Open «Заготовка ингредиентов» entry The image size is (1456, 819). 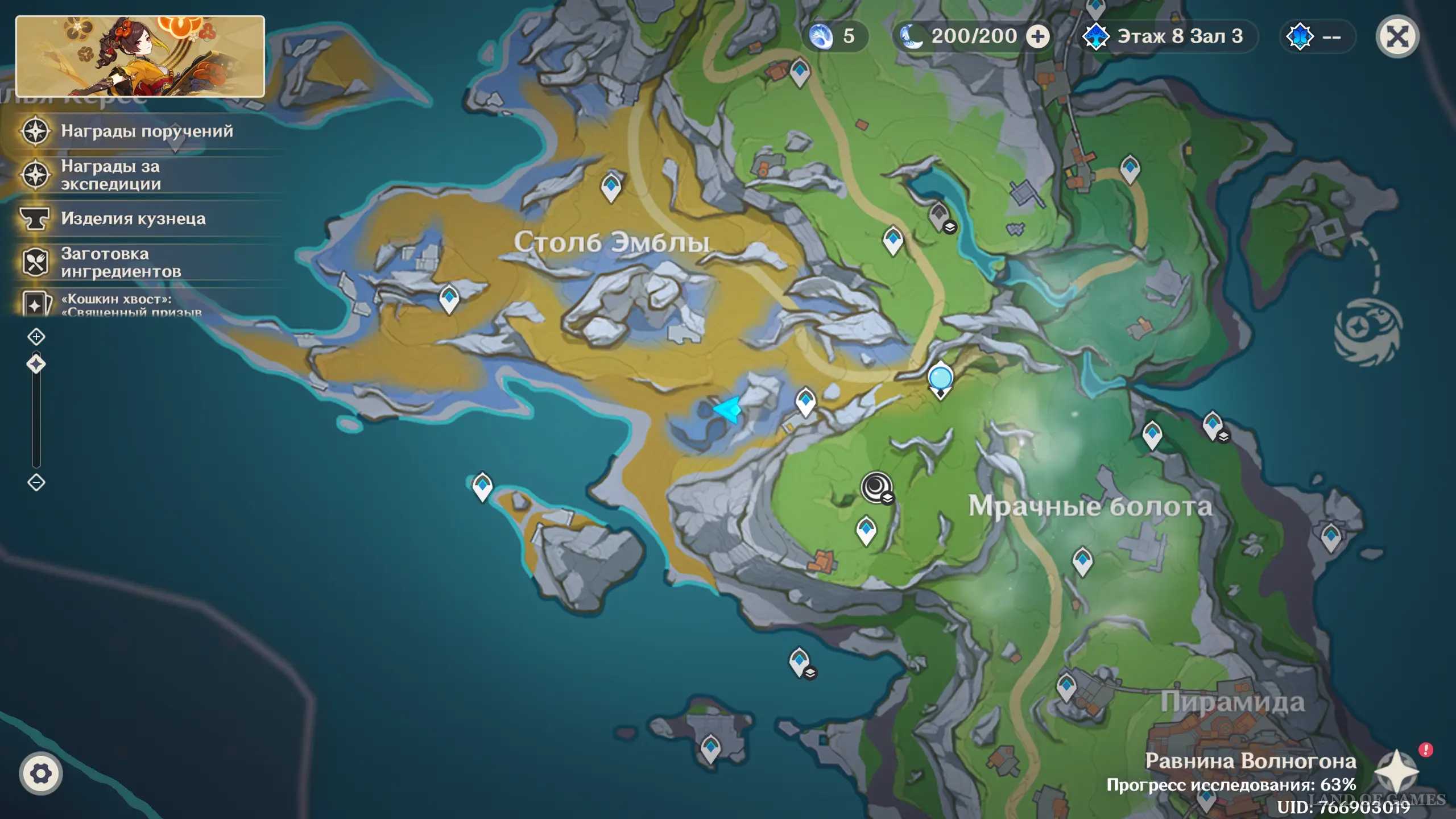pos(121,263)
